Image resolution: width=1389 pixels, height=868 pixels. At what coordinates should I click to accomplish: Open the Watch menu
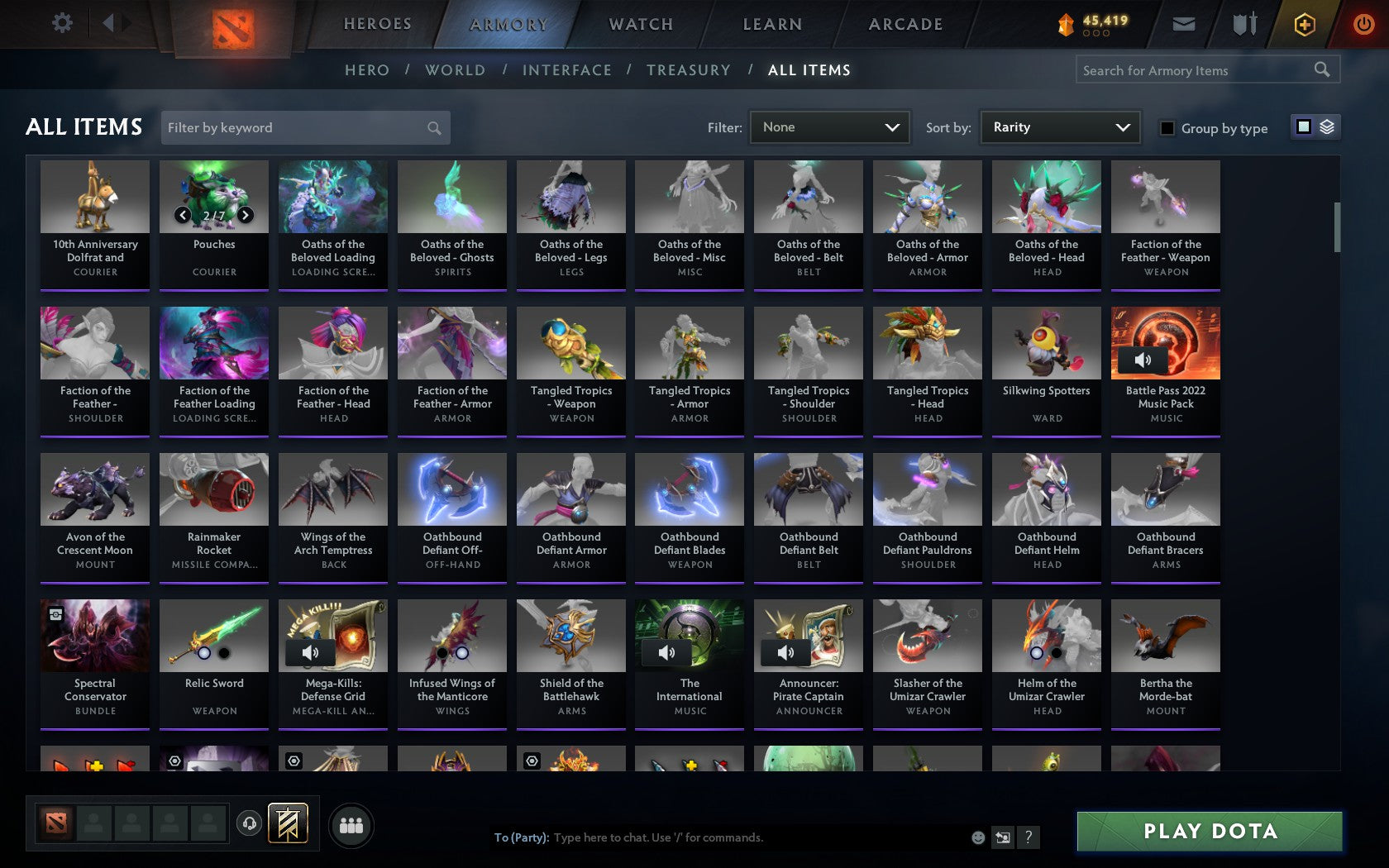(639, 24)
